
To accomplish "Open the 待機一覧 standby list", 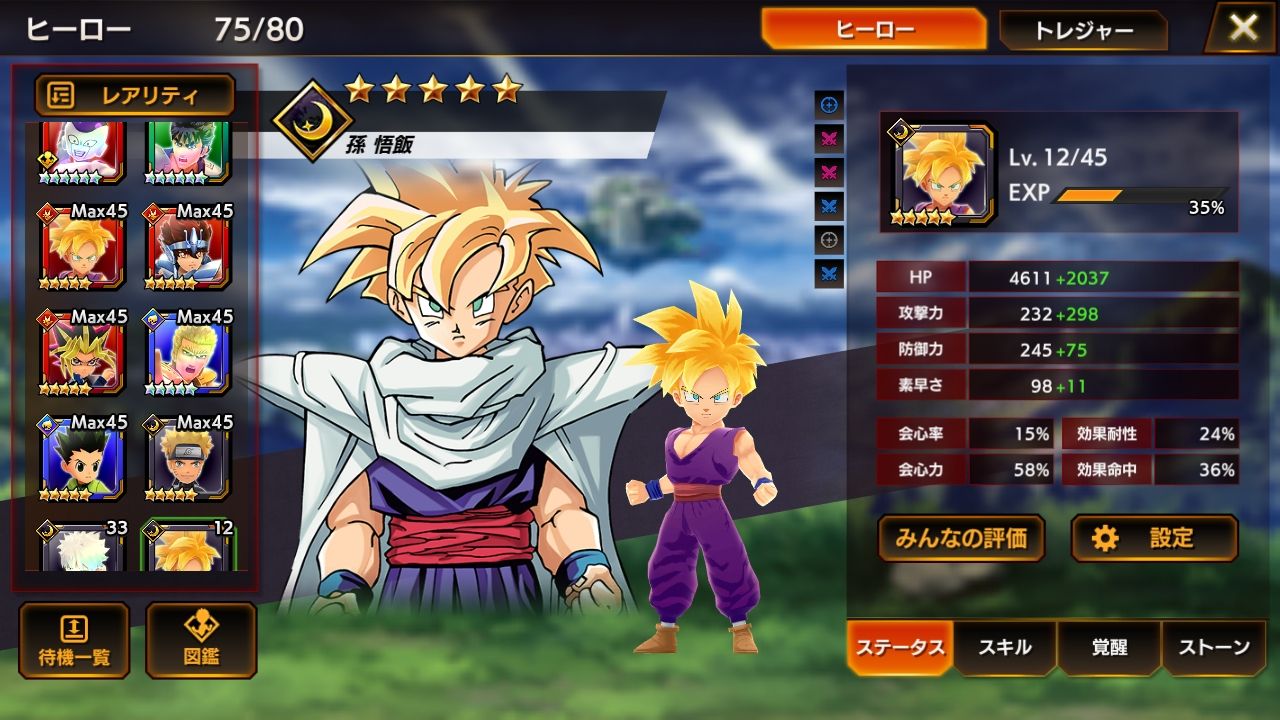I will tap(74, 640).
